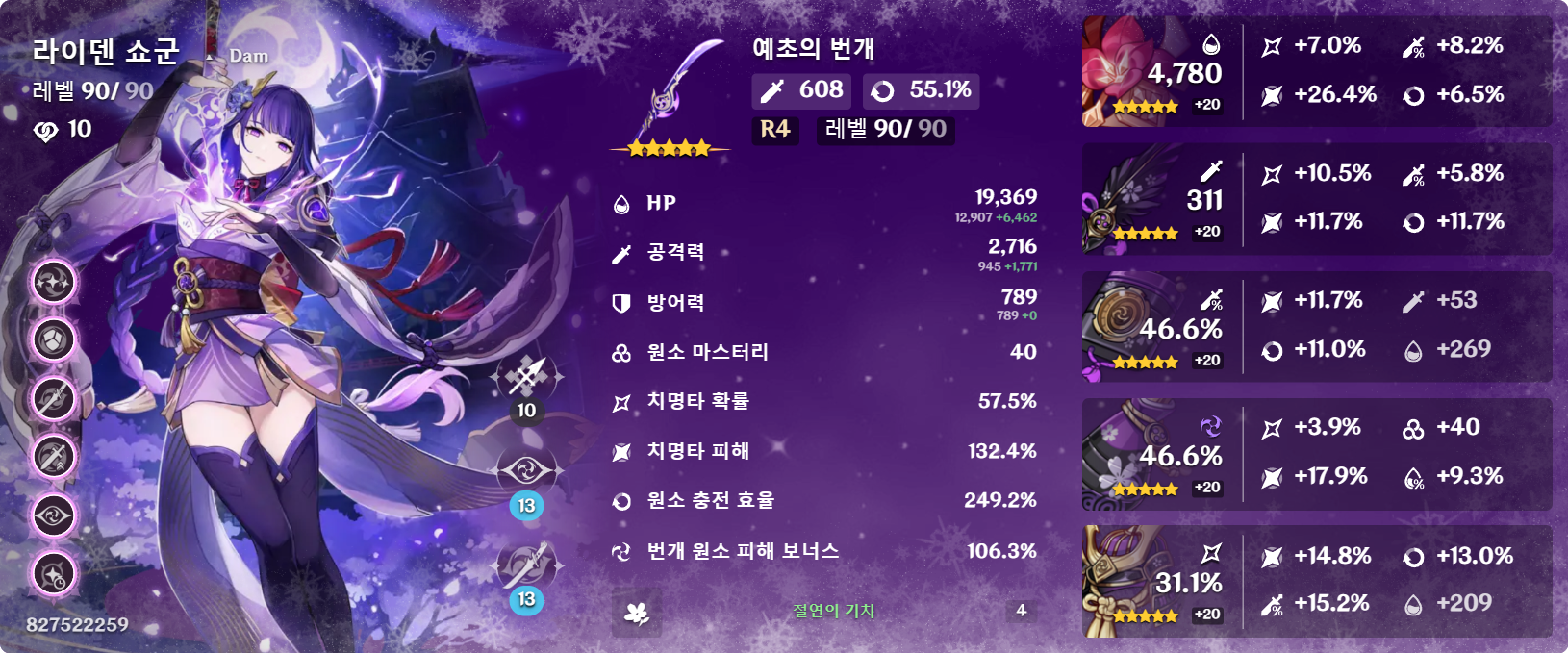Click the constellation icon with three stars
Viewport: 1568px width, 653px height.
click(54, 282)
